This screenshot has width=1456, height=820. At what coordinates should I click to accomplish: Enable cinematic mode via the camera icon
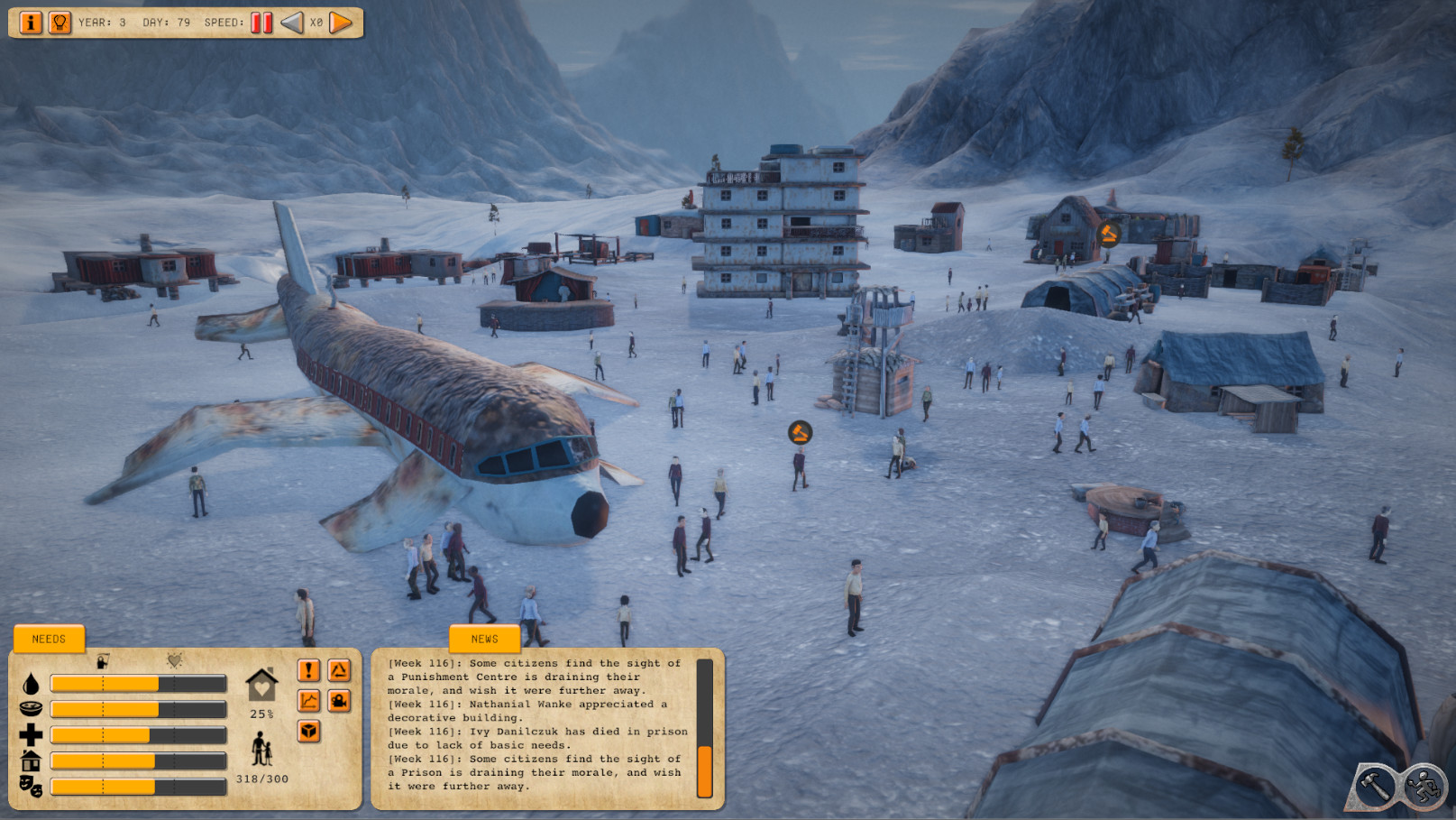click(340, 702)
